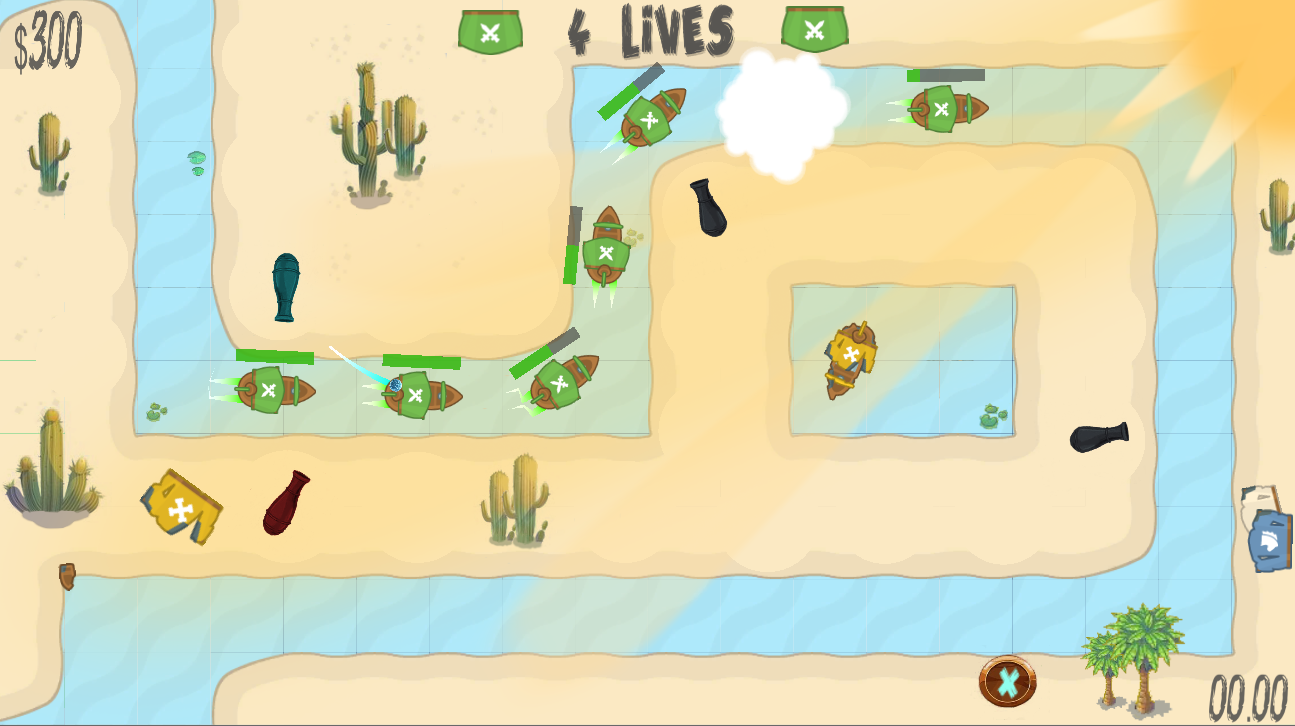Click the $300 cash counter
This screenshot has width=1295, height=726.
coord(48,38)
